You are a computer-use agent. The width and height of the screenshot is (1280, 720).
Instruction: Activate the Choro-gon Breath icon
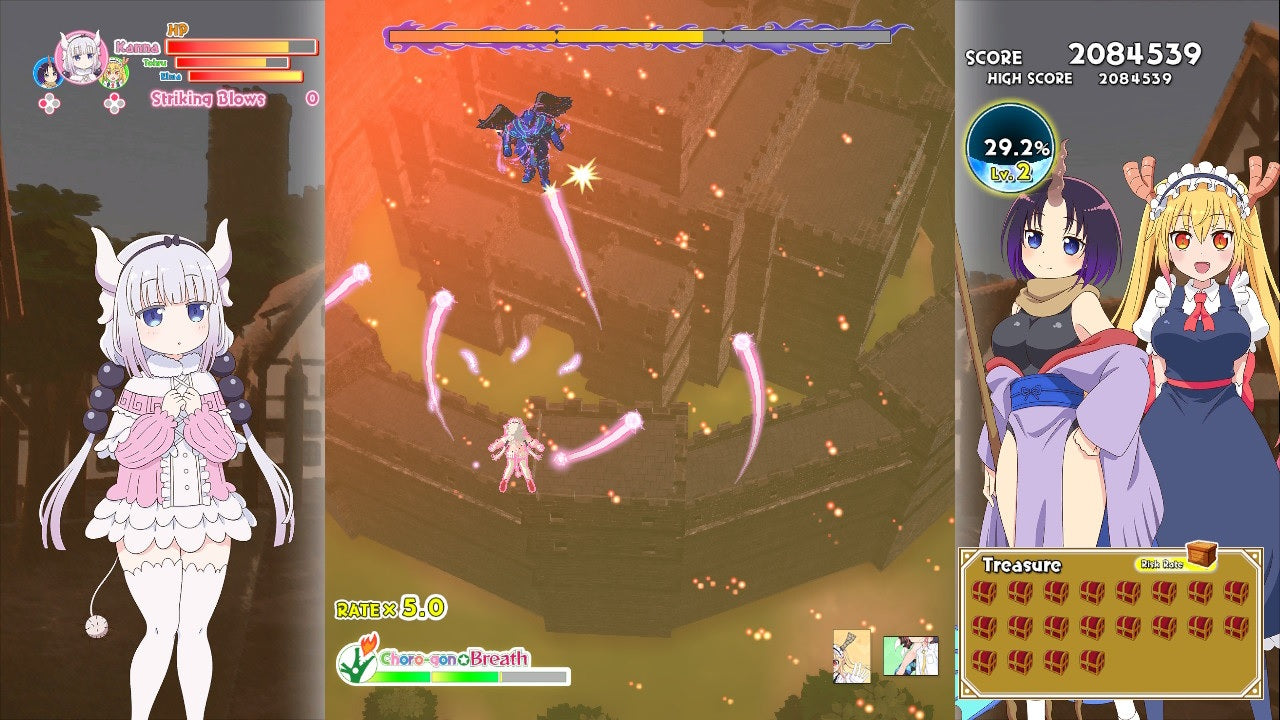tap(356, 661)
